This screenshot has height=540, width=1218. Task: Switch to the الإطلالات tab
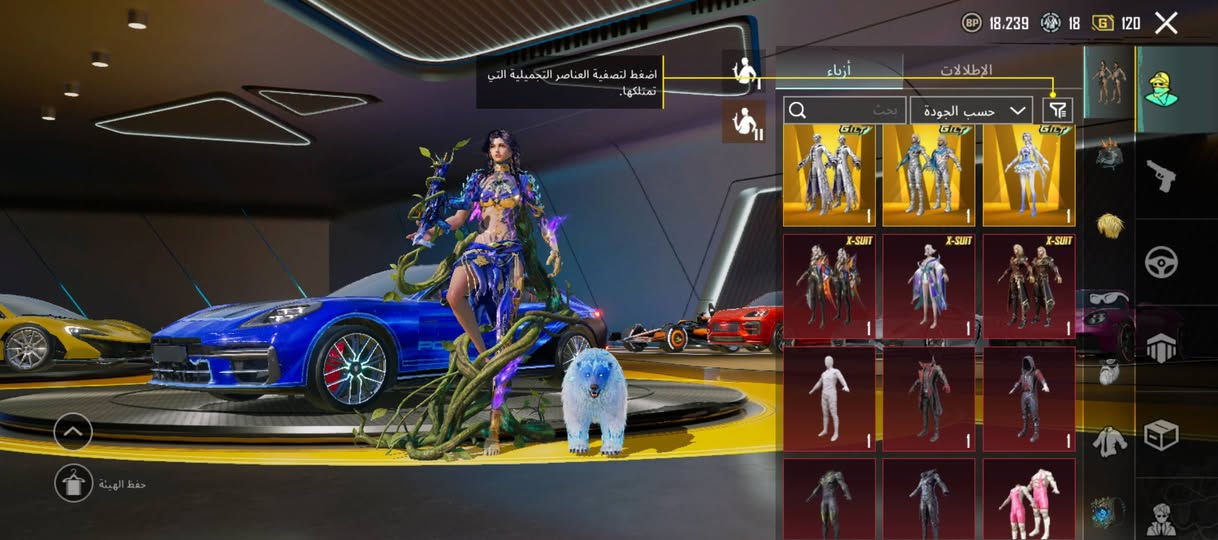[966, 71]
